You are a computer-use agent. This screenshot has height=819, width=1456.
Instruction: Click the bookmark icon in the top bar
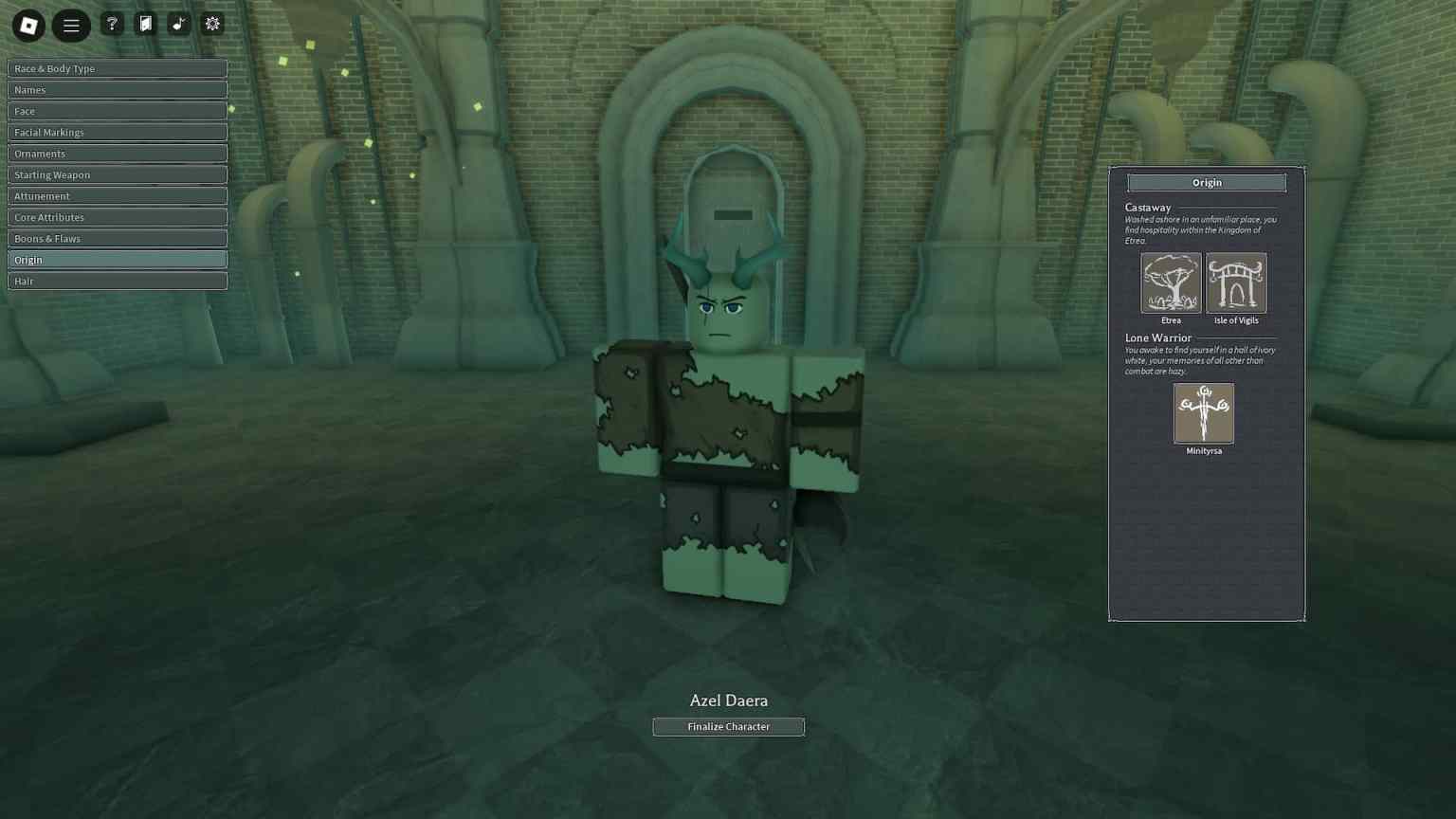[145, 24]
